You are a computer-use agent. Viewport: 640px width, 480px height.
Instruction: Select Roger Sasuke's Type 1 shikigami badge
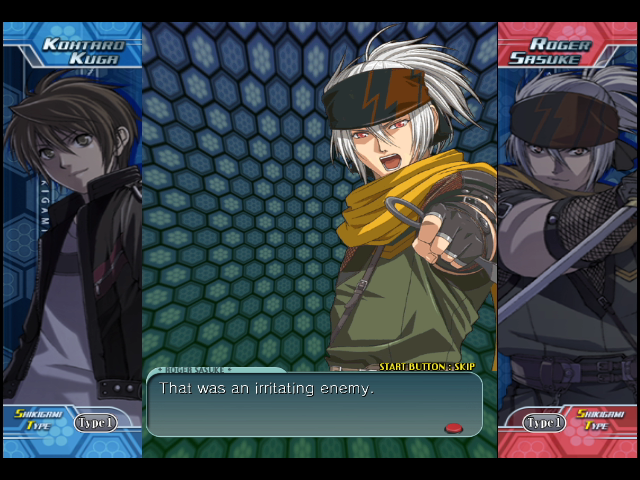point(544,423)
